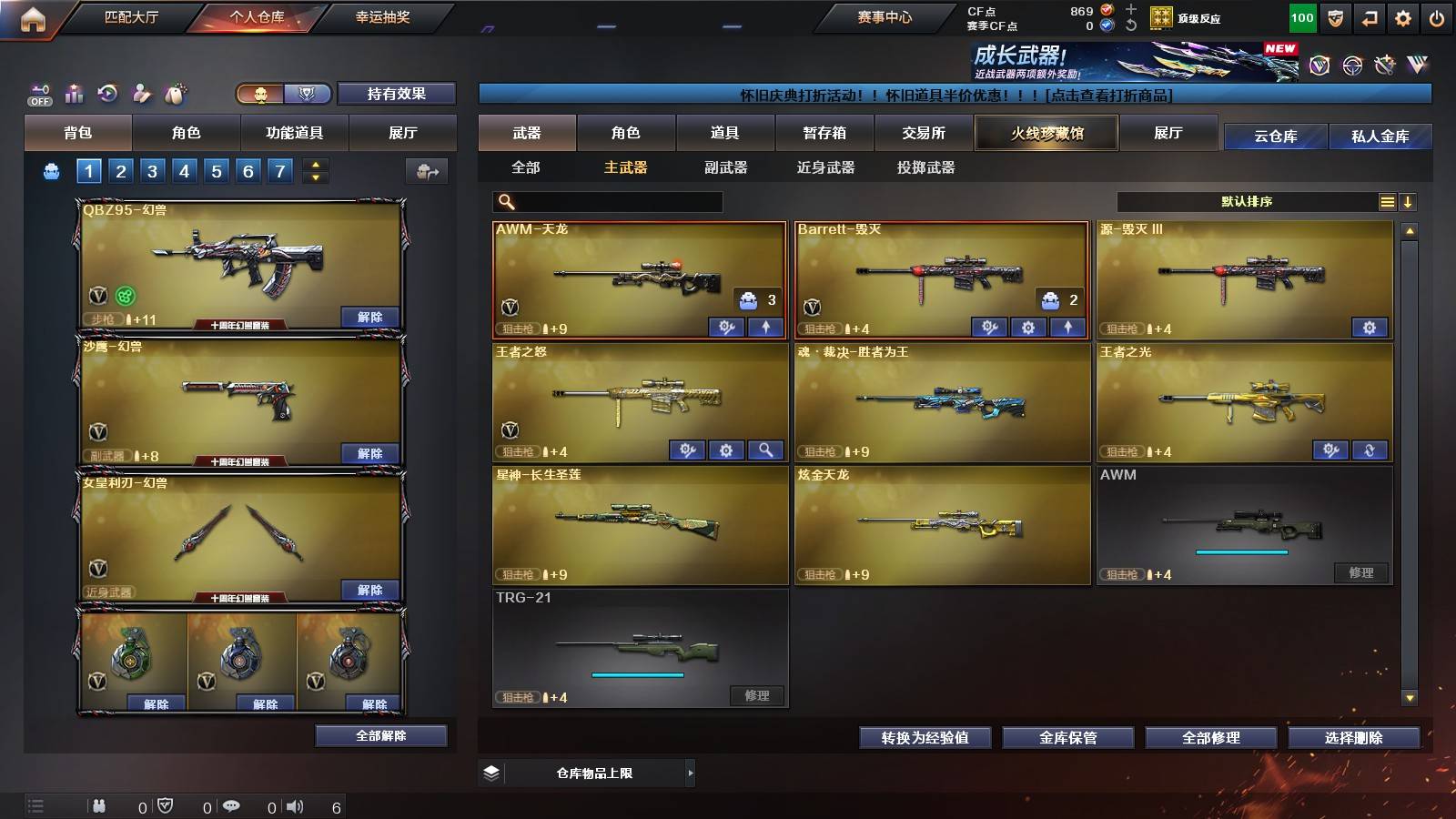Screen dimensions: 1456x819
Task: Switch to the 火线珍藏馆 tab
Action: click(1046, 133)
